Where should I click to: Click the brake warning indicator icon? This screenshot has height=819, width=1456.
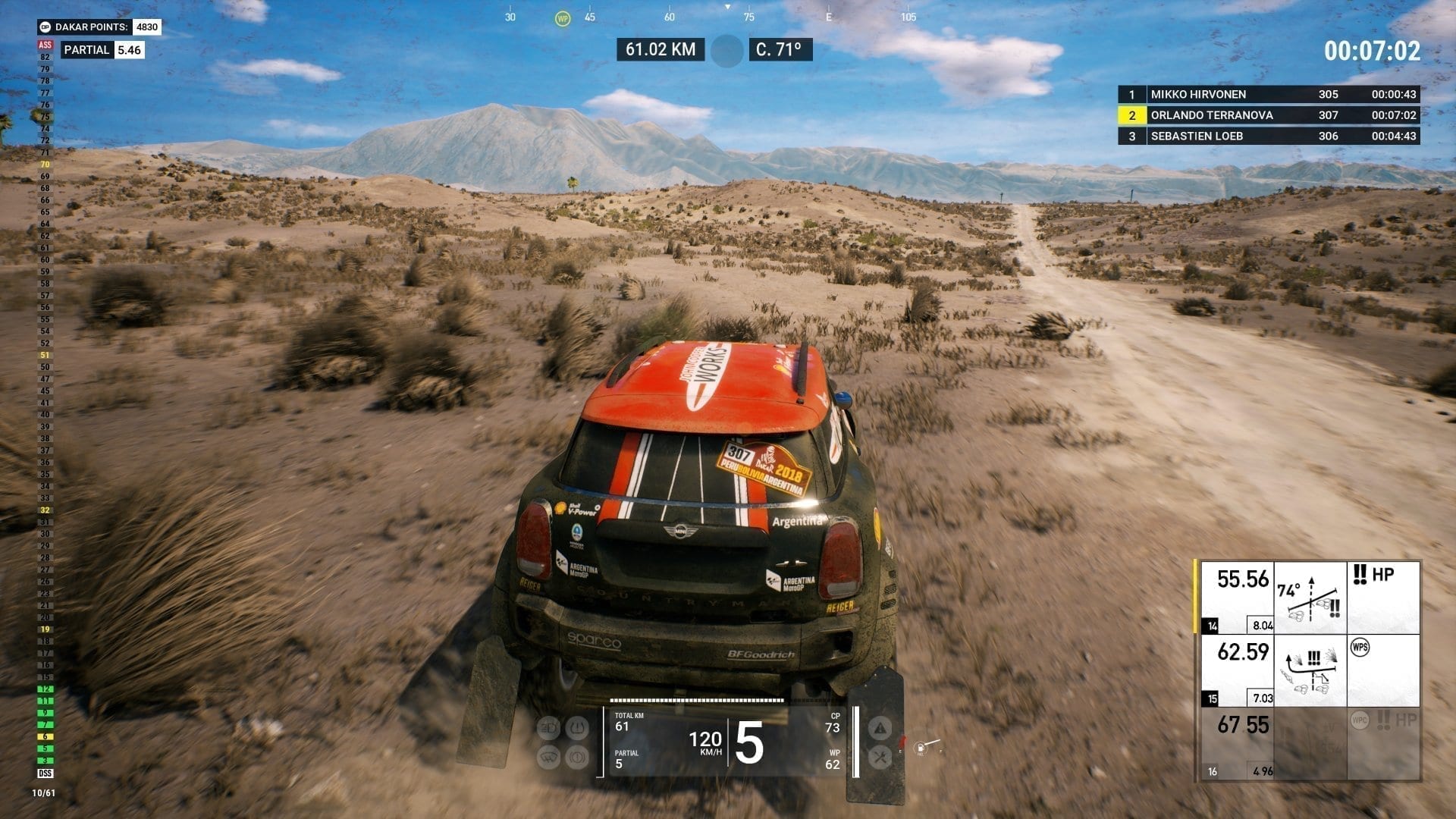577,757
